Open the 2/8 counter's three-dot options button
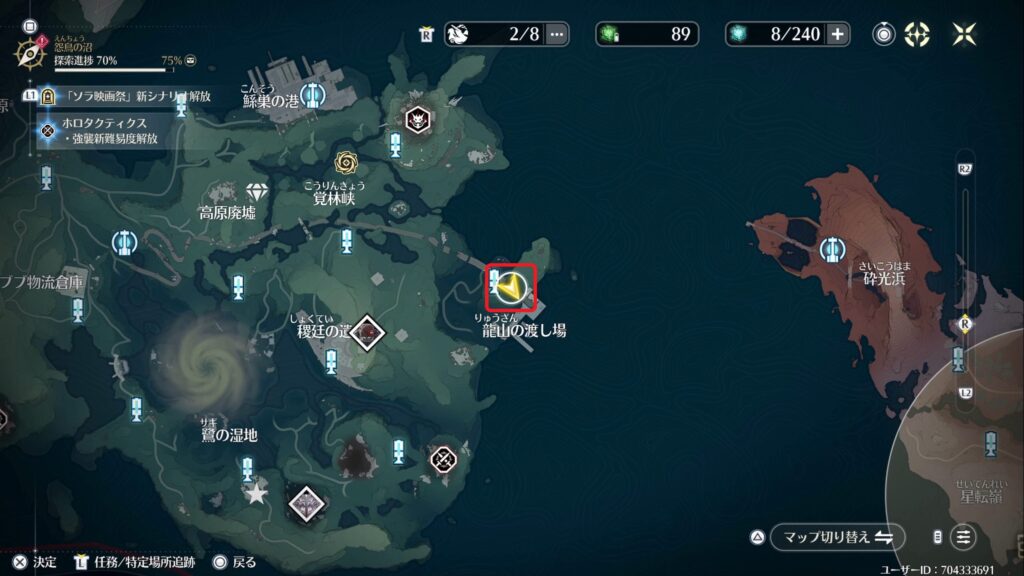The height and width of the screenshot is (576, 1024). pyautogui.click(x=557, y=34)
